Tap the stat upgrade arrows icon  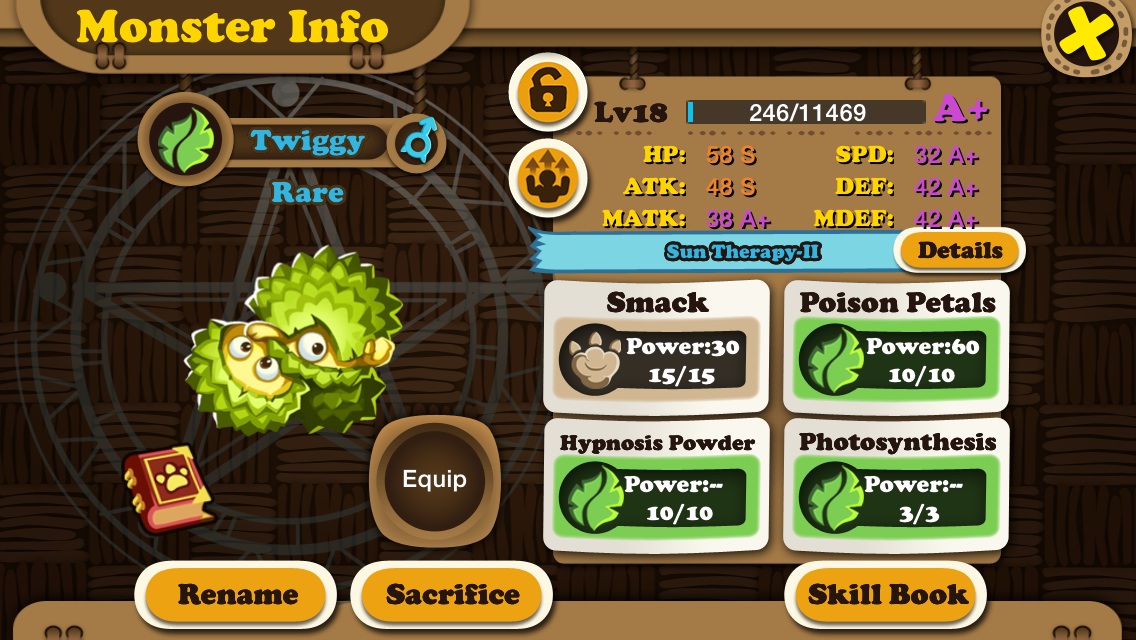(545, 178)
